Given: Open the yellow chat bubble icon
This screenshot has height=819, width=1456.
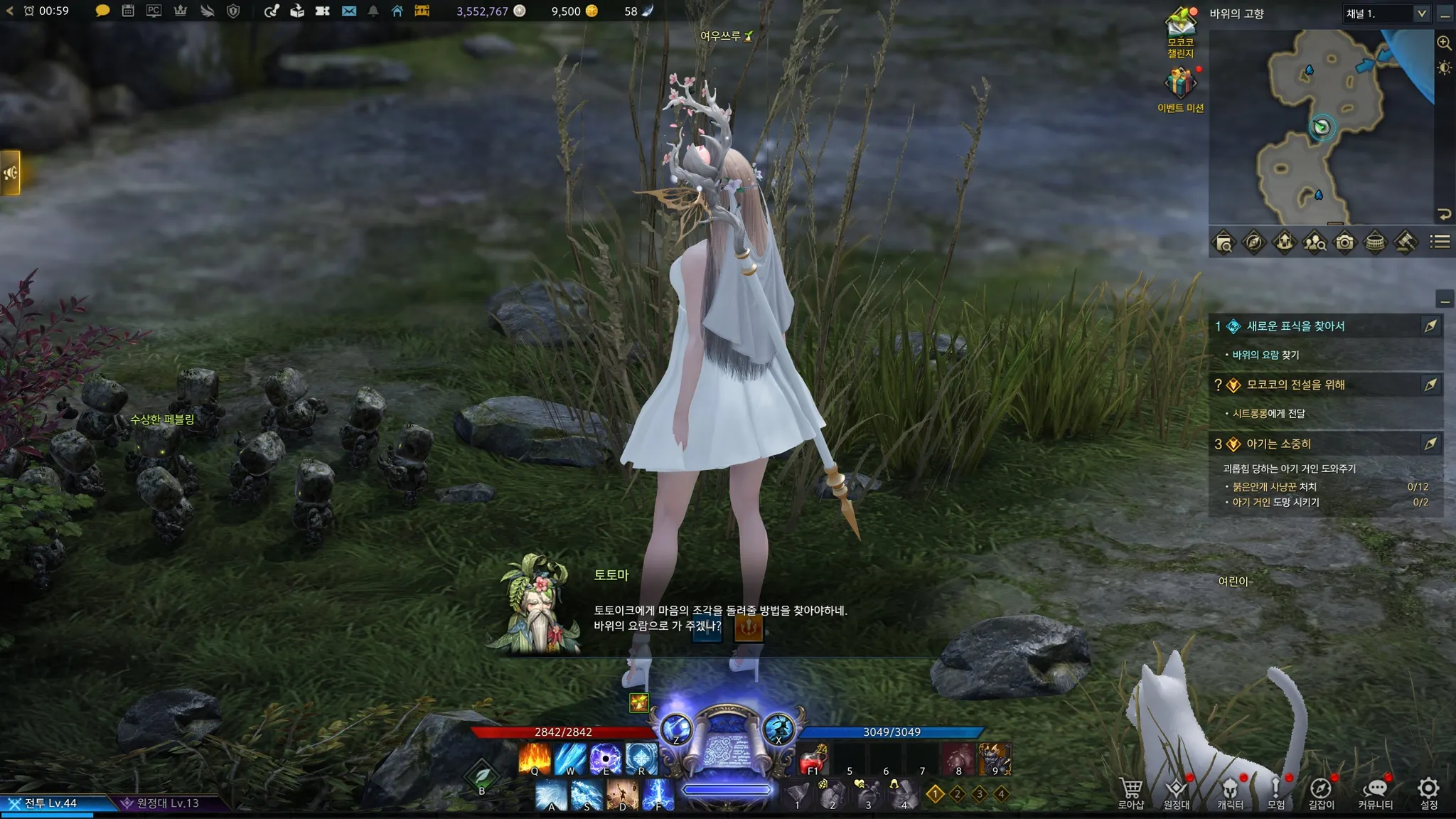Looking at the screenshot, I should coord(102,11).
